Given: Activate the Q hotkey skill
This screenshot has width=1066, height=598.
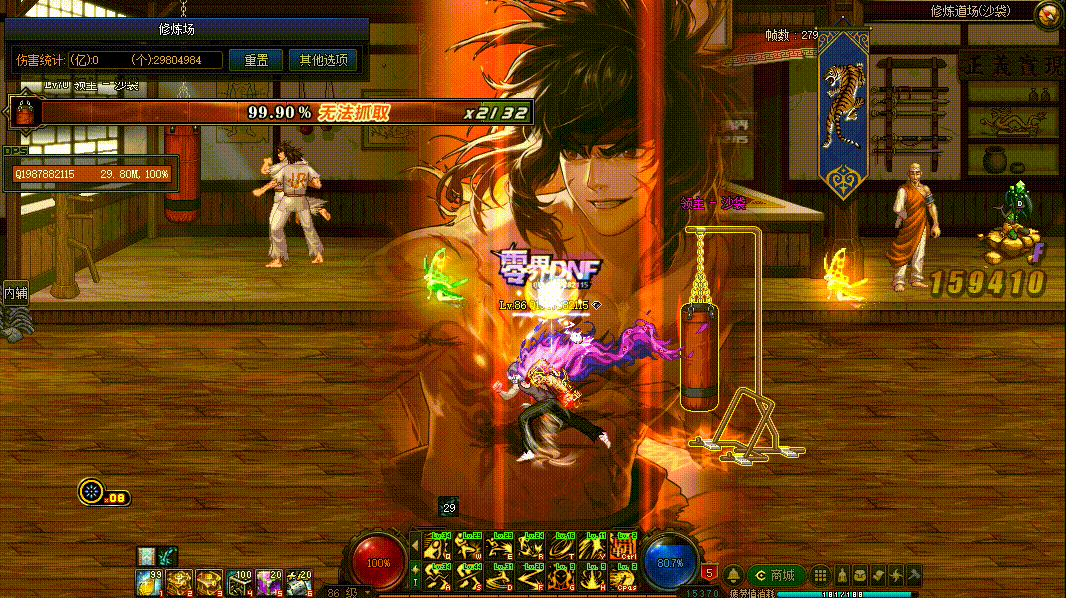Looking at the screenshot, I should pos(437,546).
